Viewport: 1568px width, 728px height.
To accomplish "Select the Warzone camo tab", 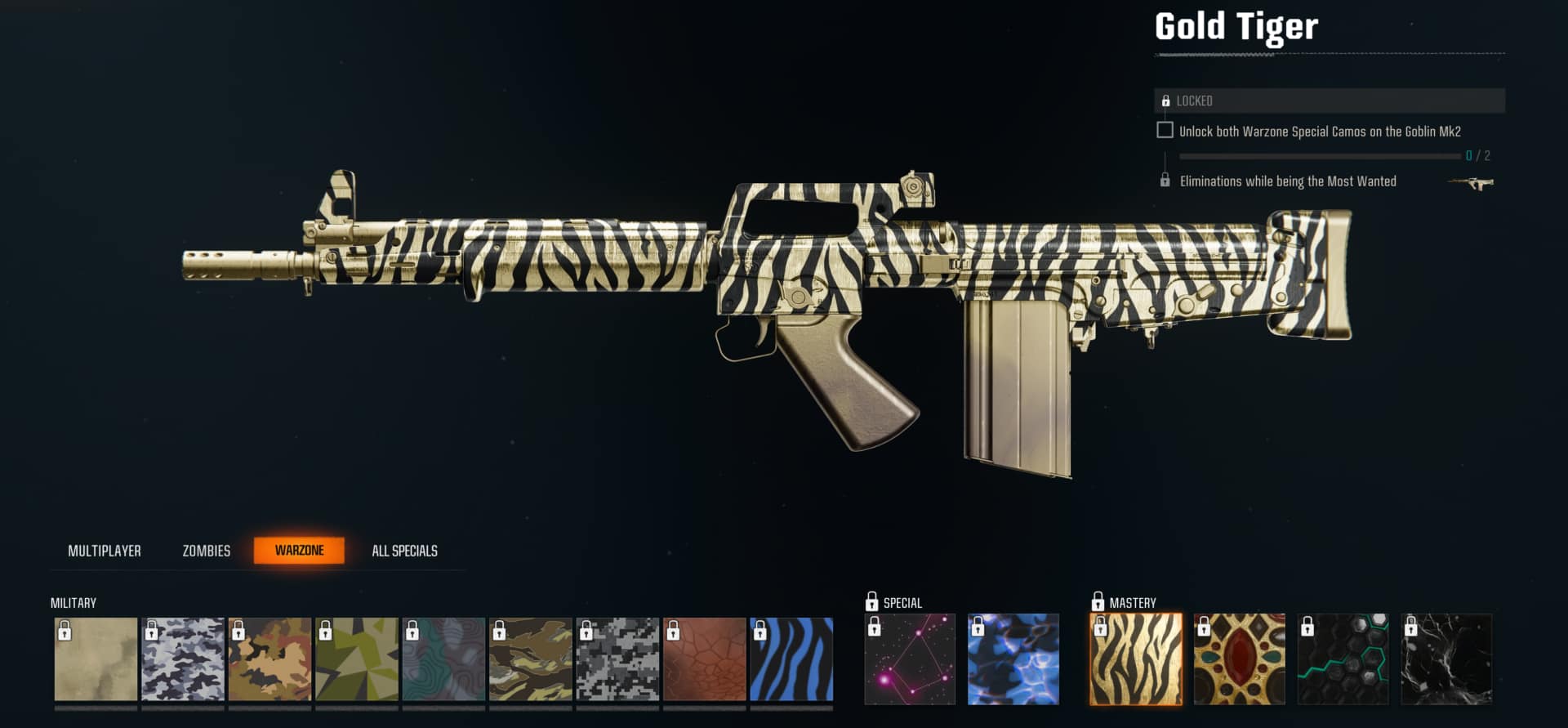I will [x=299, y=551].
